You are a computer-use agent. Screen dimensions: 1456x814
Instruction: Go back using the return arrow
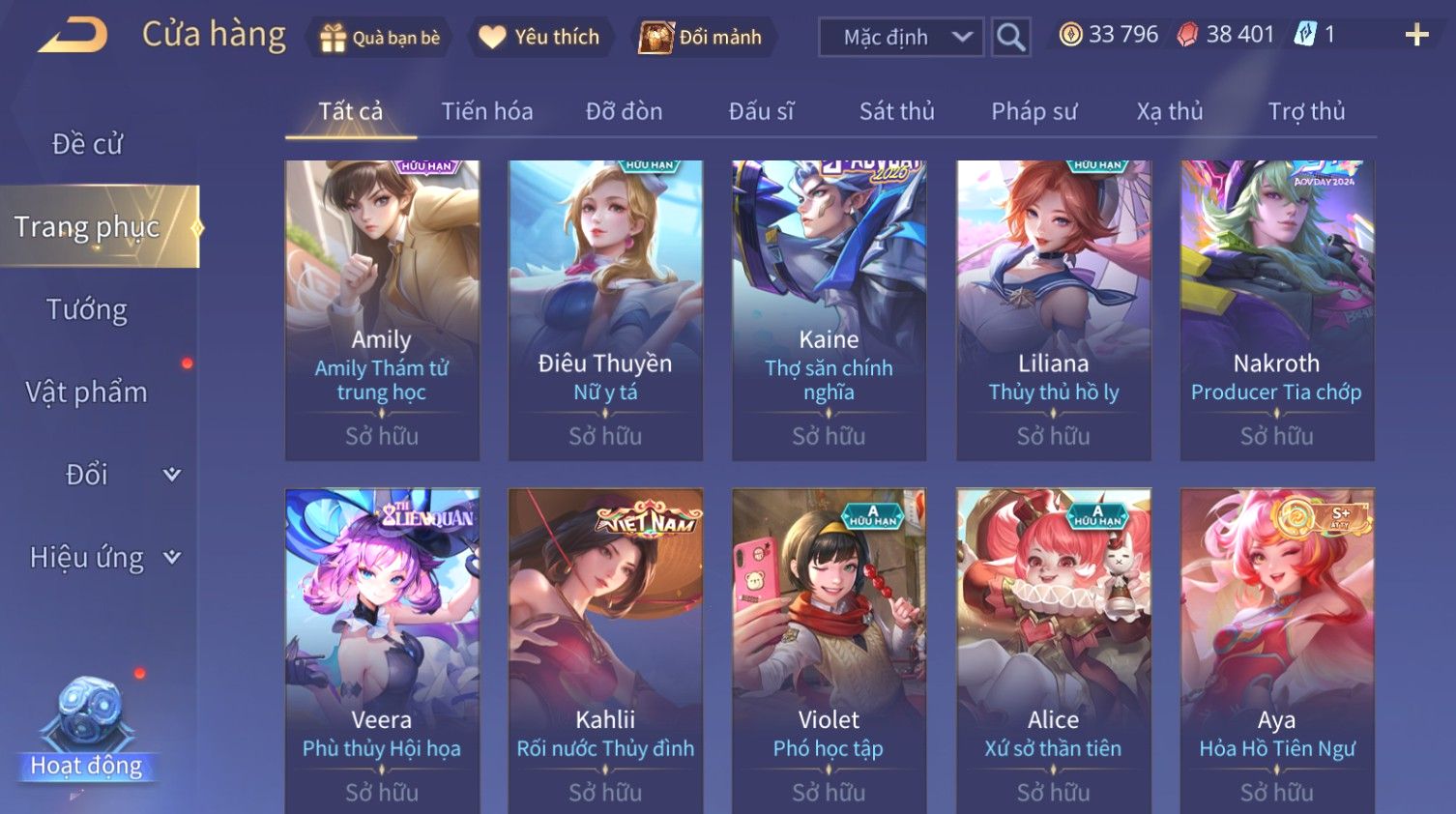tap(73, 36)
